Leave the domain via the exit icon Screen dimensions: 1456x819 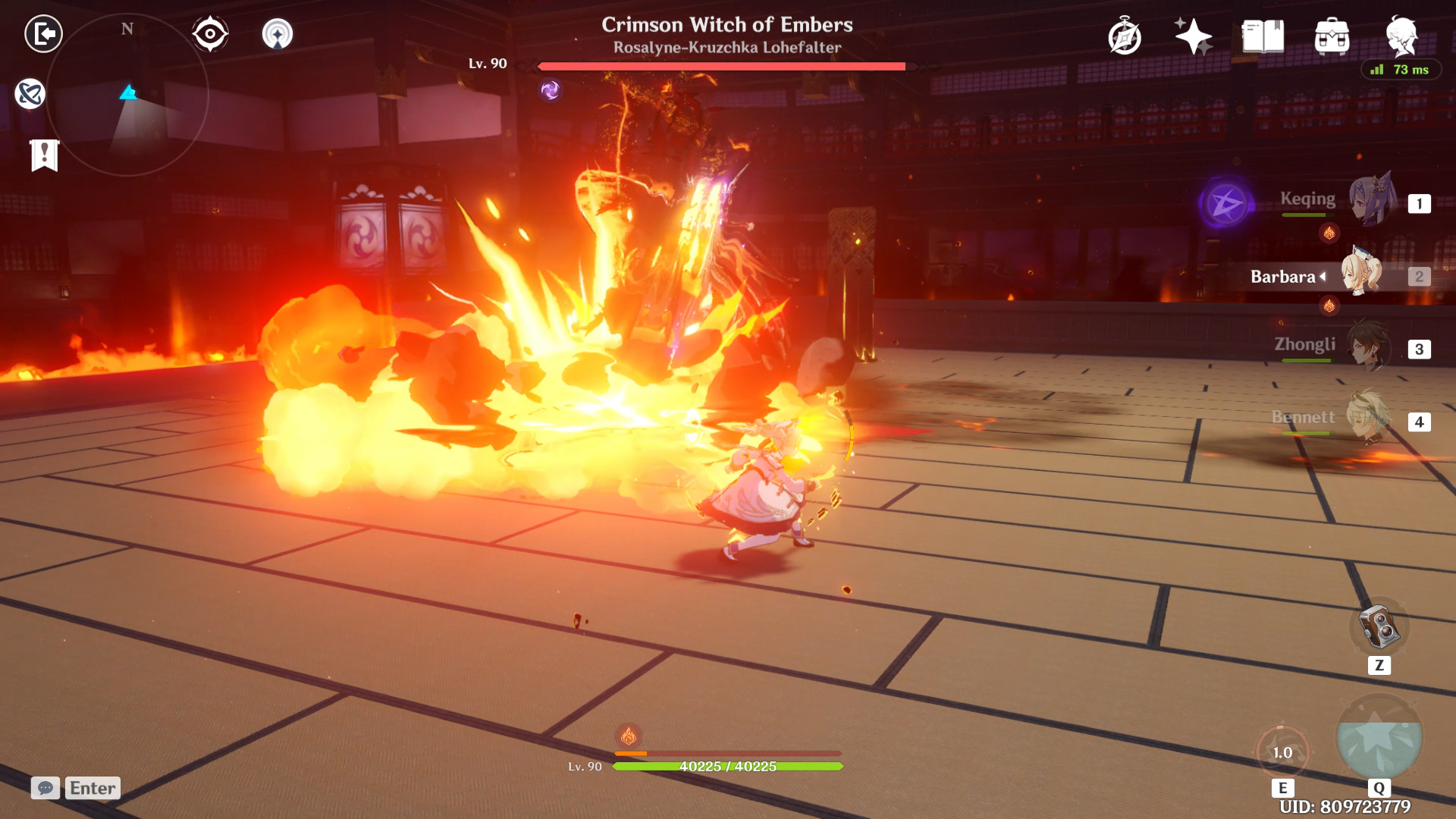point(43,34)
